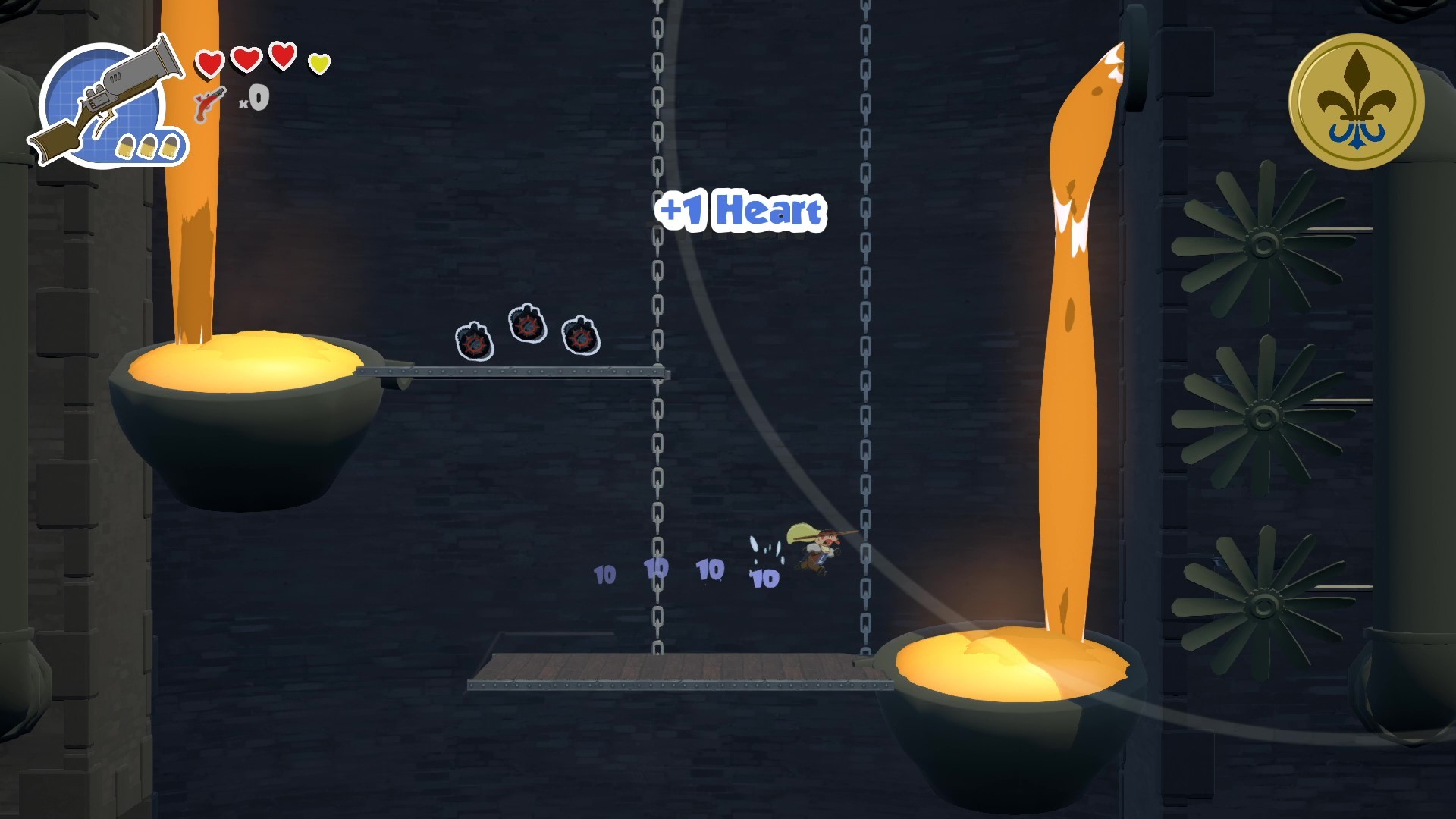Image resolution: width=1456 pixels, height=819 pixels.
Task: Click the leftmost gear collectible above the platform
Action: 474,341
